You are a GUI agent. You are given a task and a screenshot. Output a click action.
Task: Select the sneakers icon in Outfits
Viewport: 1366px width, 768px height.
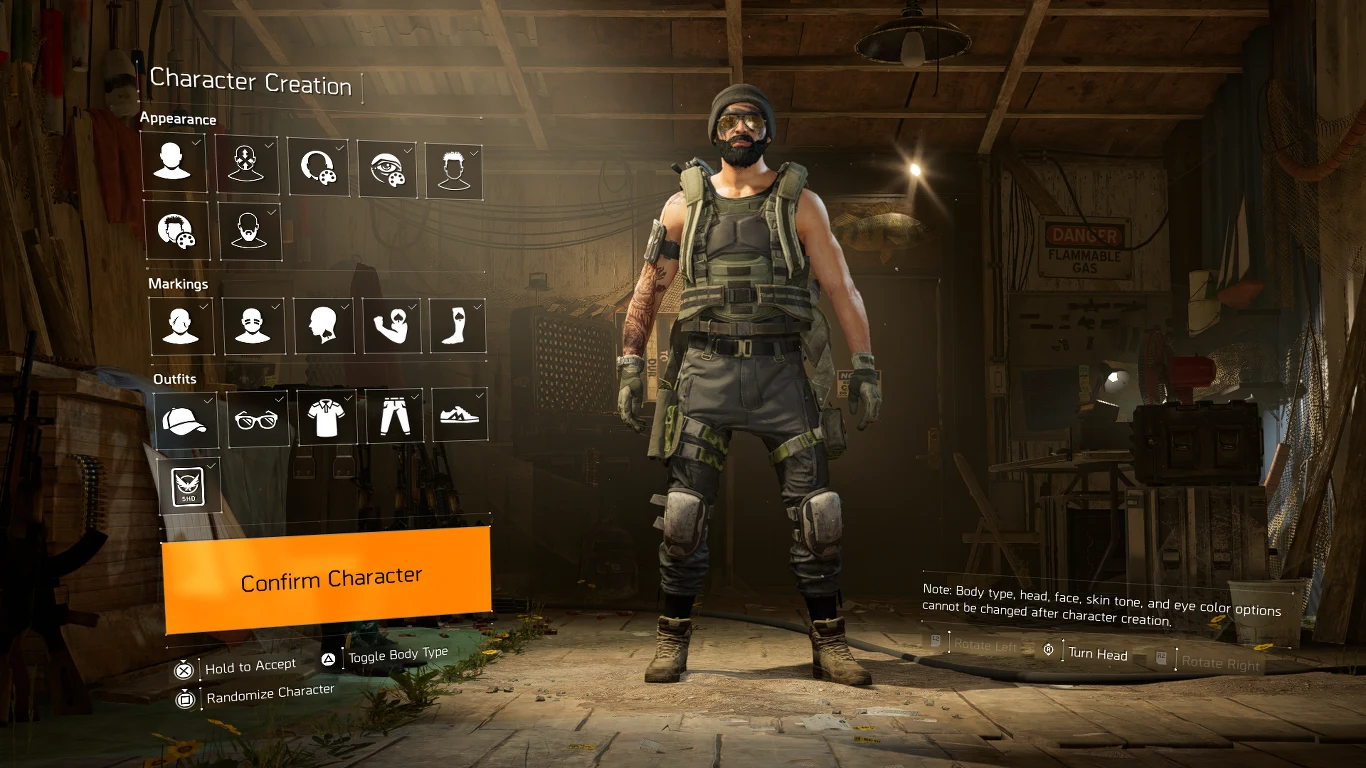459,417
